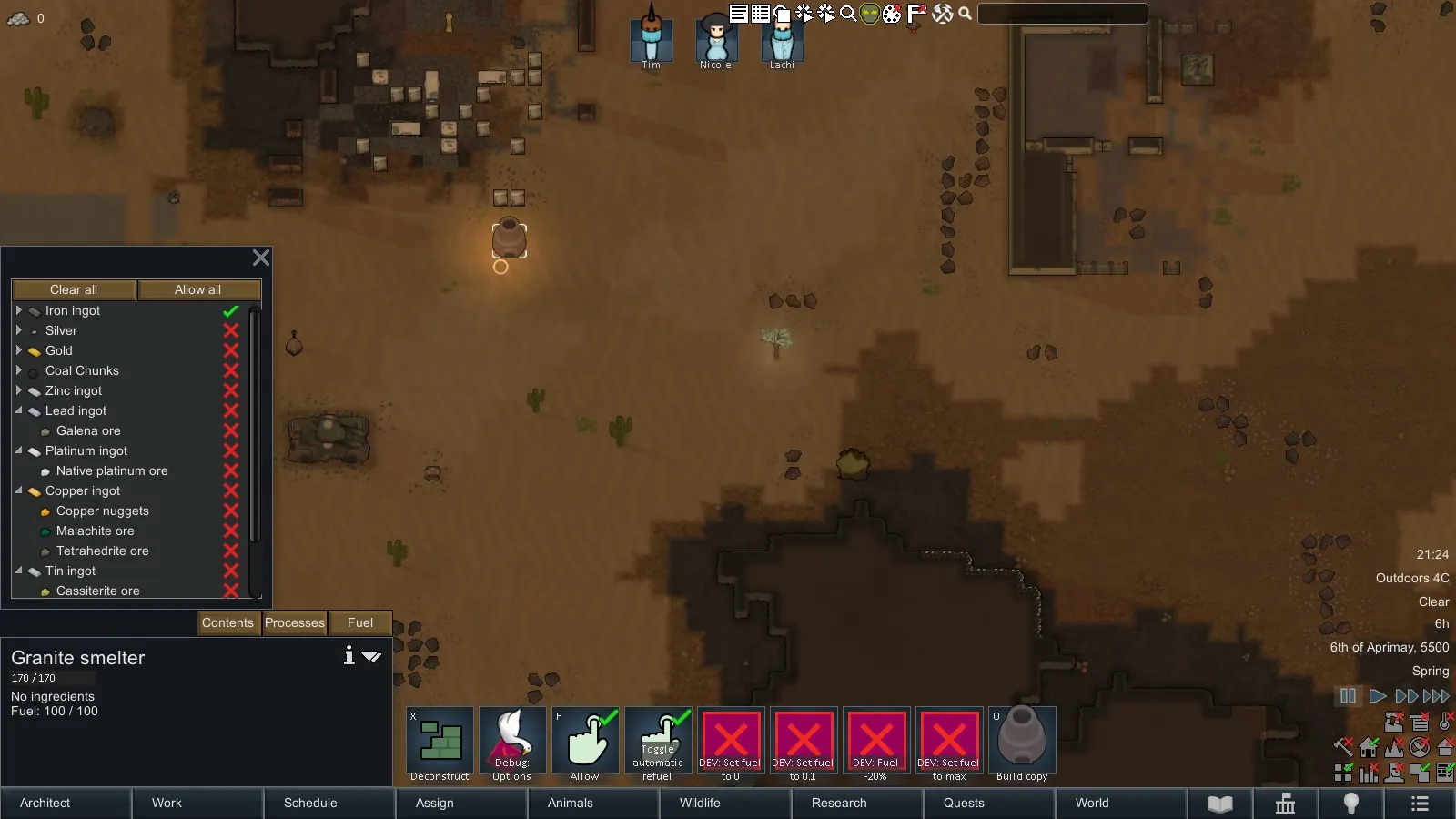Expand the Coal Chunks tree row

tap(18, 370)
